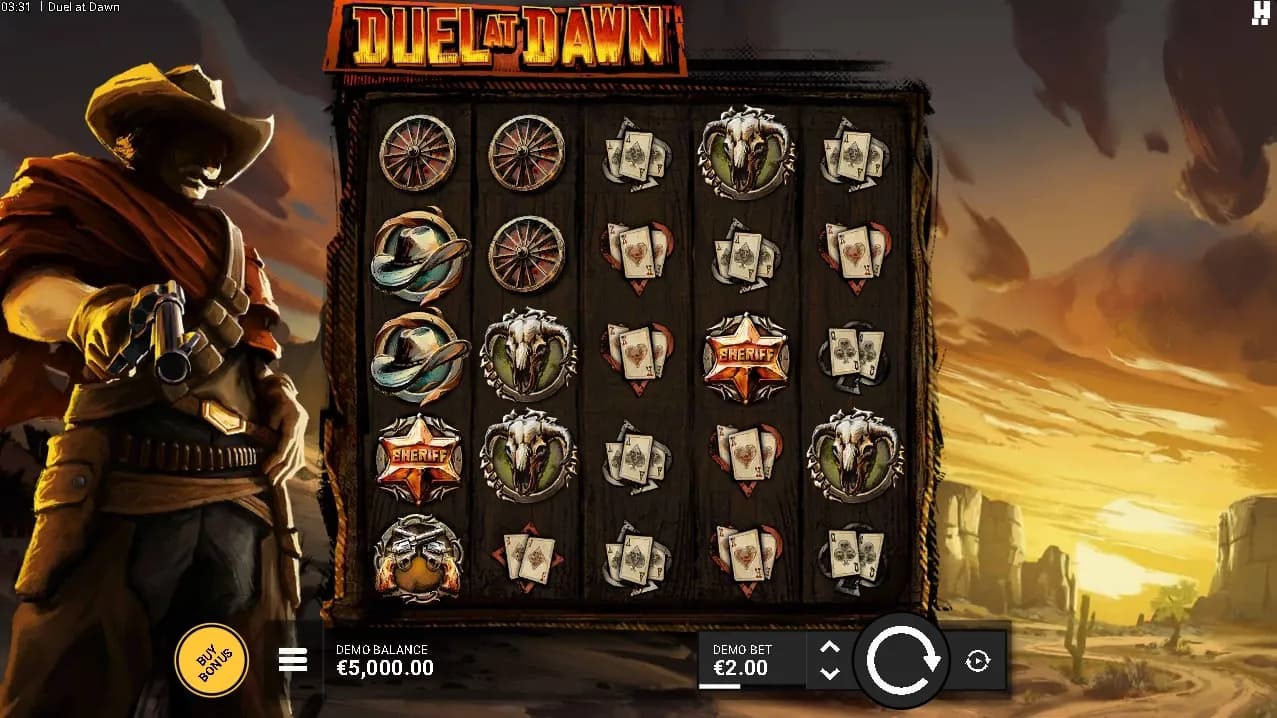Increase the demo bet amount
The width and height of the screenshot is (1277, 718).
[x=829, y=647]
